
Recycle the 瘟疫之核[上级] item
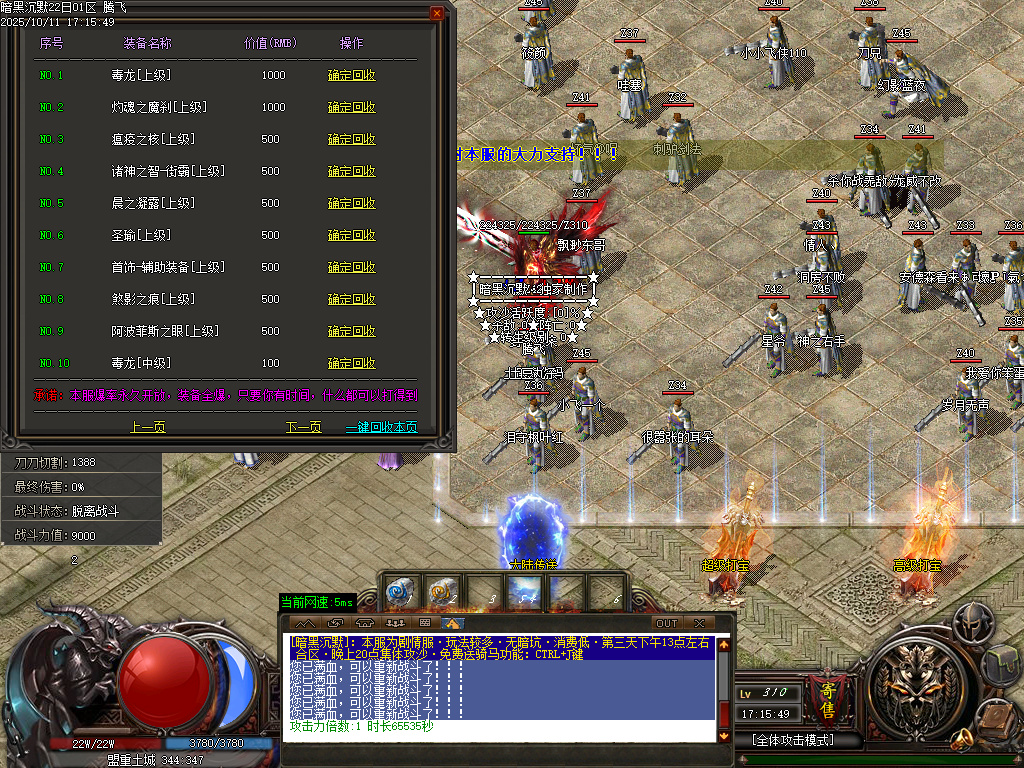tap(352, 139)
